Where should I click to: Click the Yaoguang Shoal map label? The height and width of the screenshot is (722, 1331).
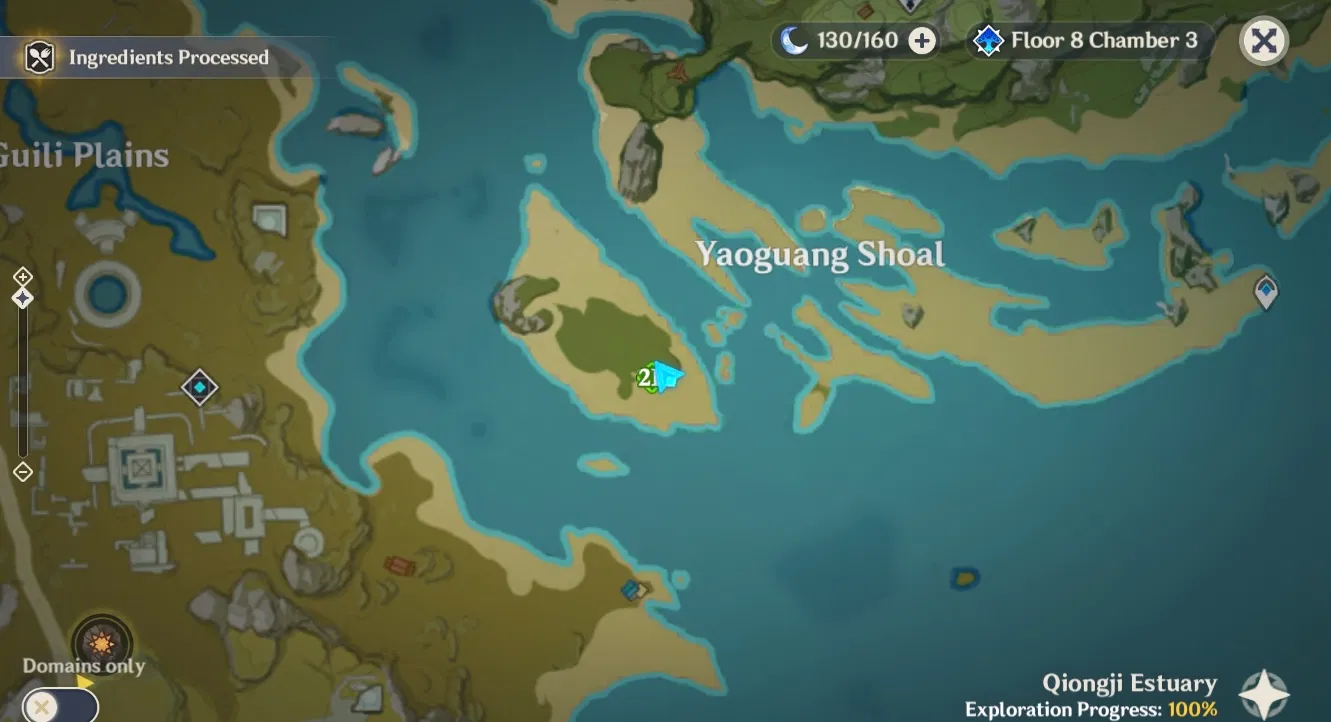pos(818,255)
